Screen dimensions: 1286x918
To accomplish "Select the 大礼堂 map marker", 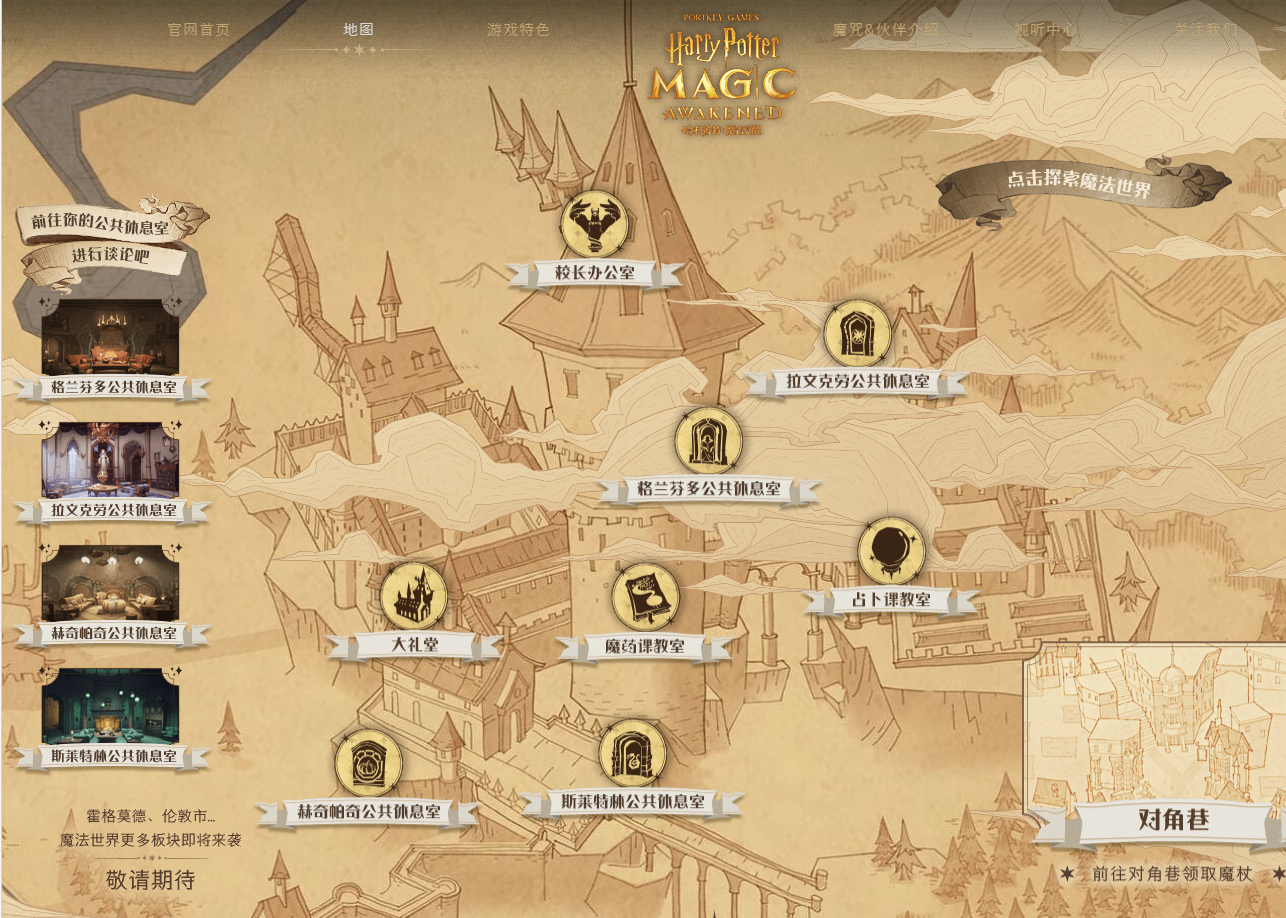I will [414, 597].
